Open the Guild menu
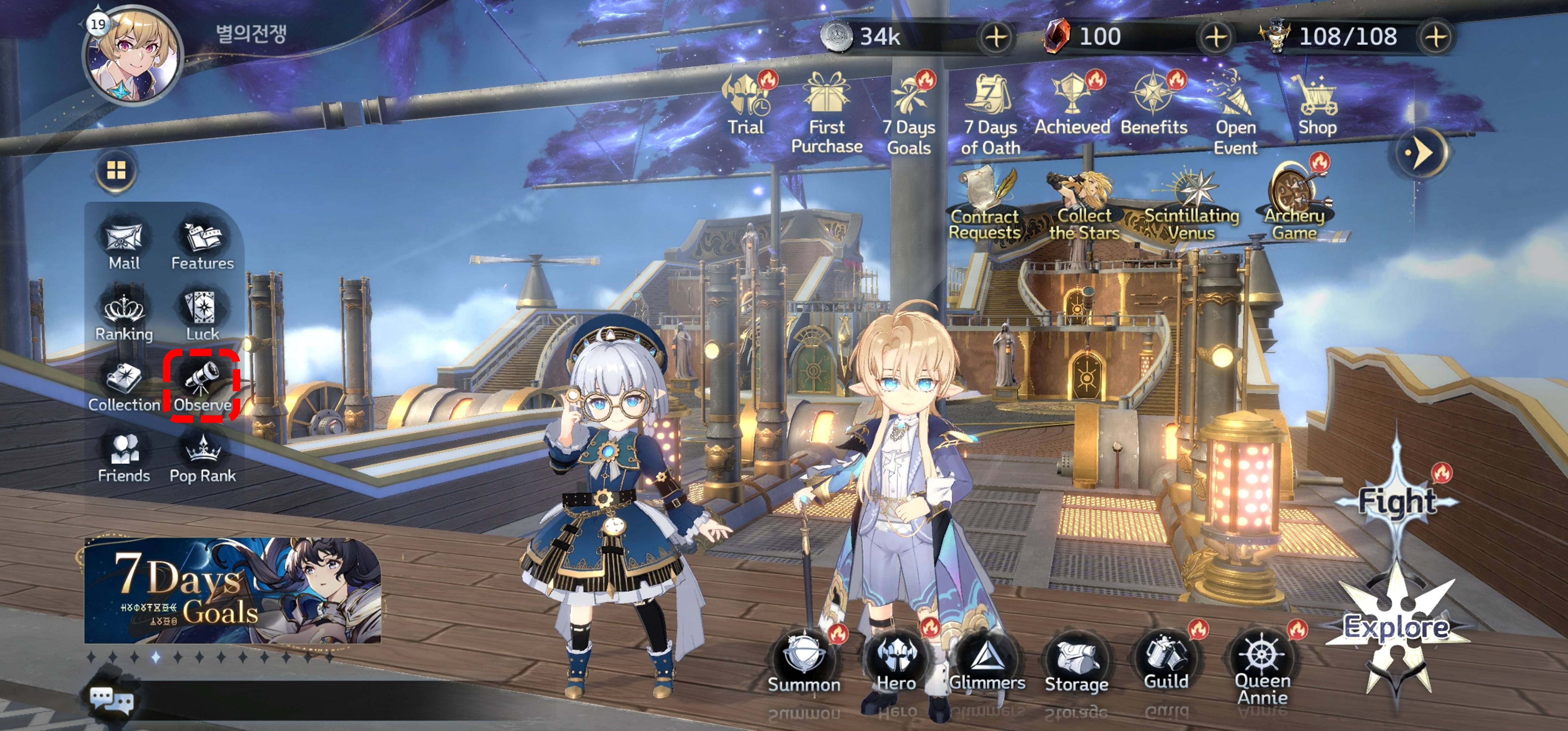 point(1166,660)
